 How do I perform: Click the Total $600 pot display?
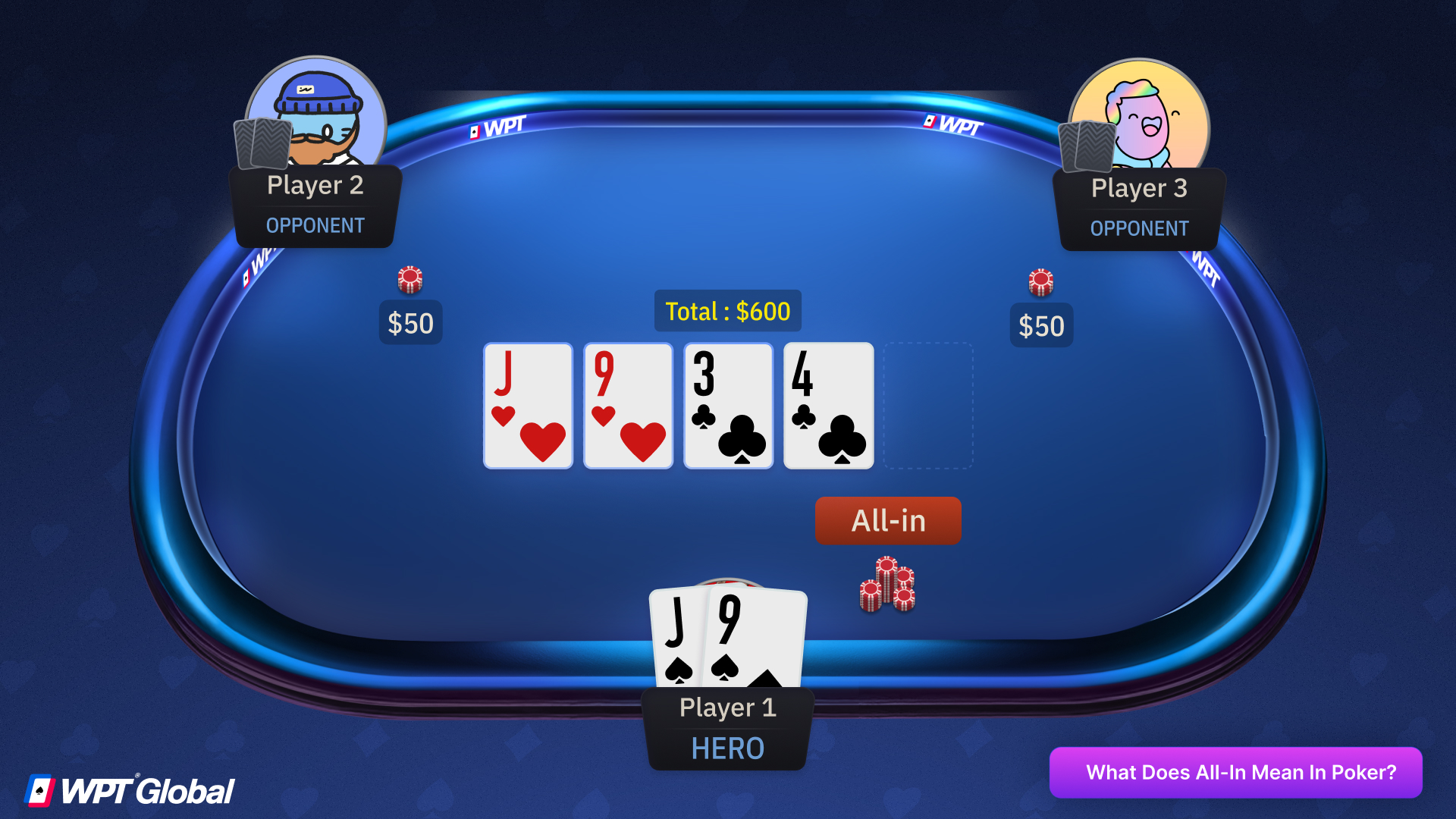click(727, 311)
